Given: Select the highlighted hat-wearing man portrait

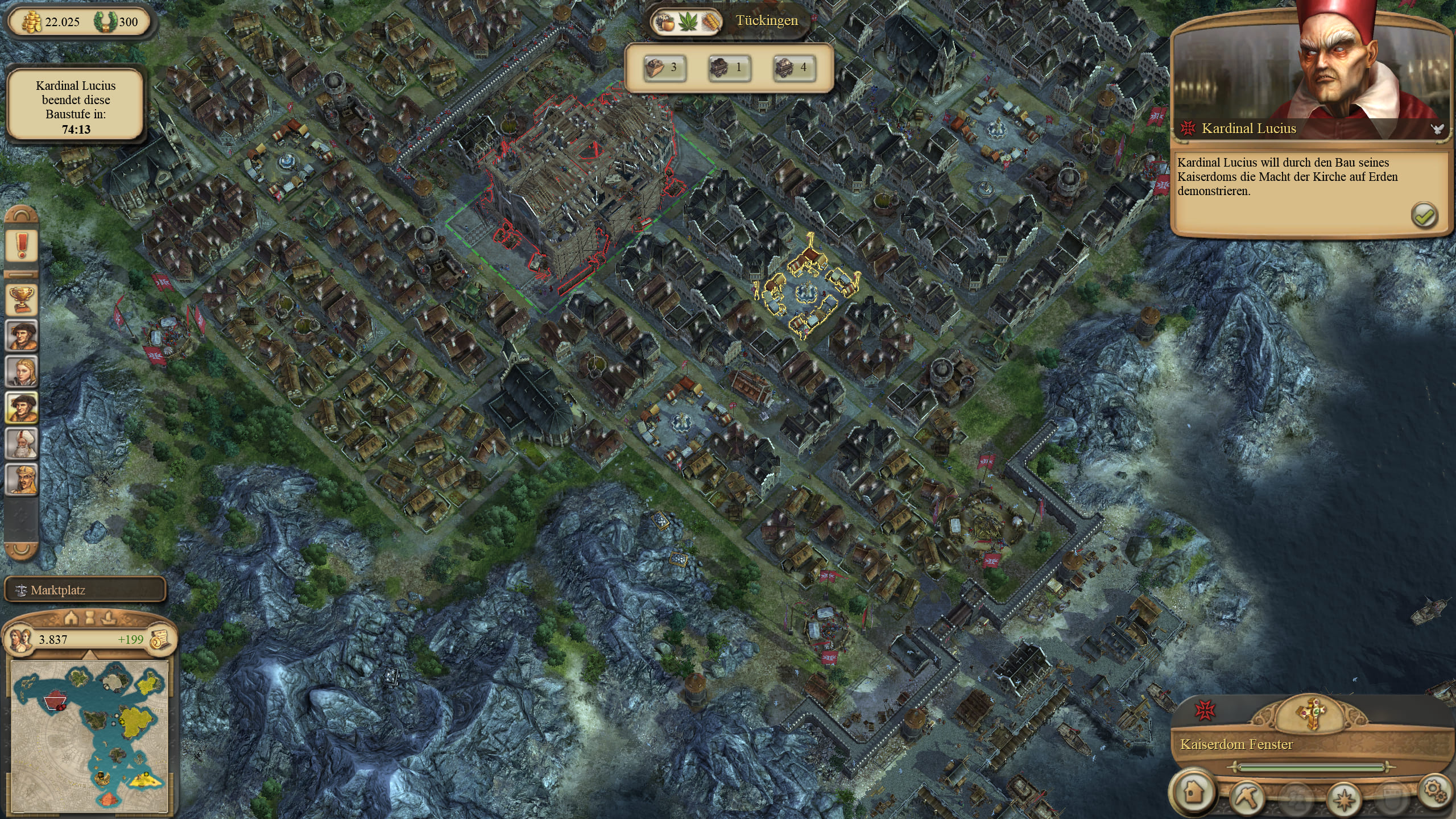Looking at the screenshot, I should tap(22, 407).
